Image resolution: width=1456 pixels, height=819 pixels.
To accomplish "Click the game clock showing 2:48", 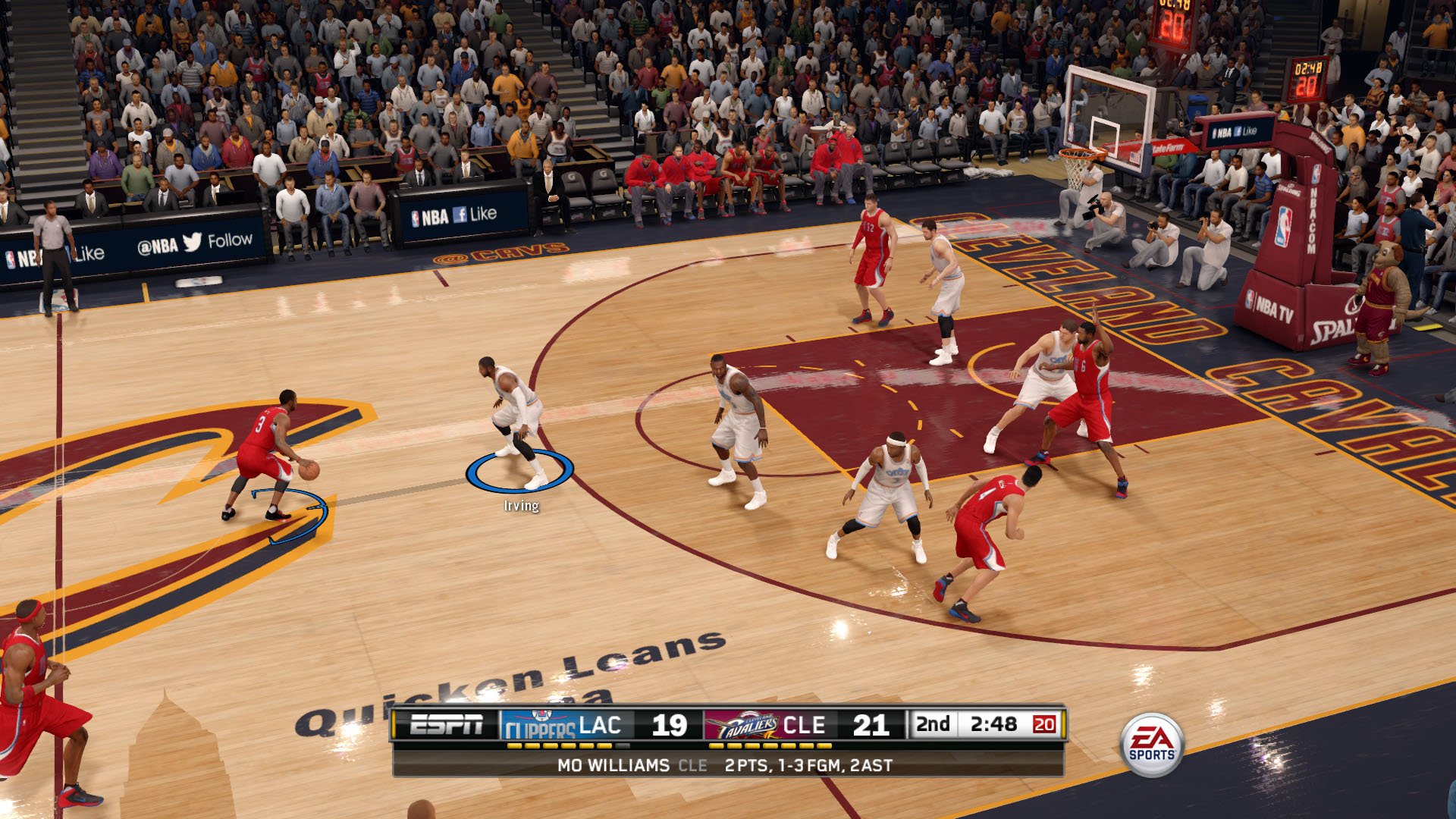I will pos(995,724).
